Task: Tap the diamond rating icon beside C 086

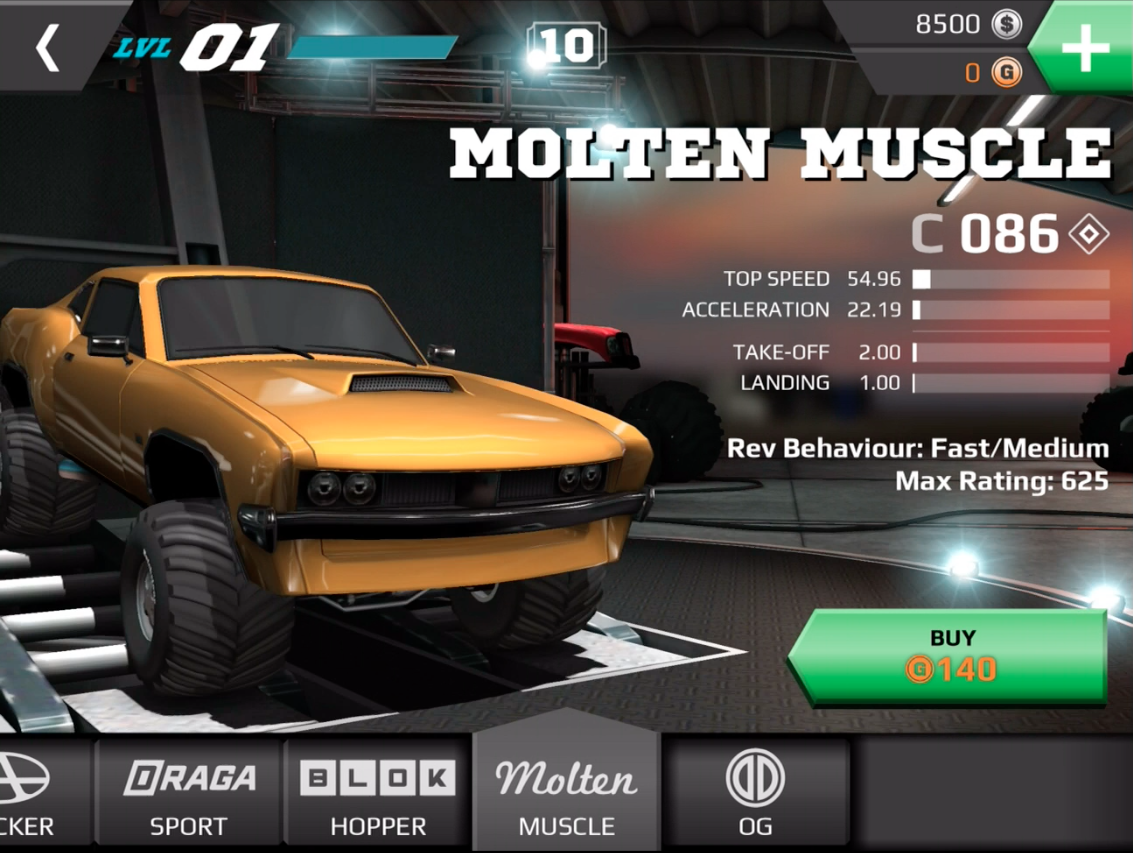Action: tap(1088, 235)
